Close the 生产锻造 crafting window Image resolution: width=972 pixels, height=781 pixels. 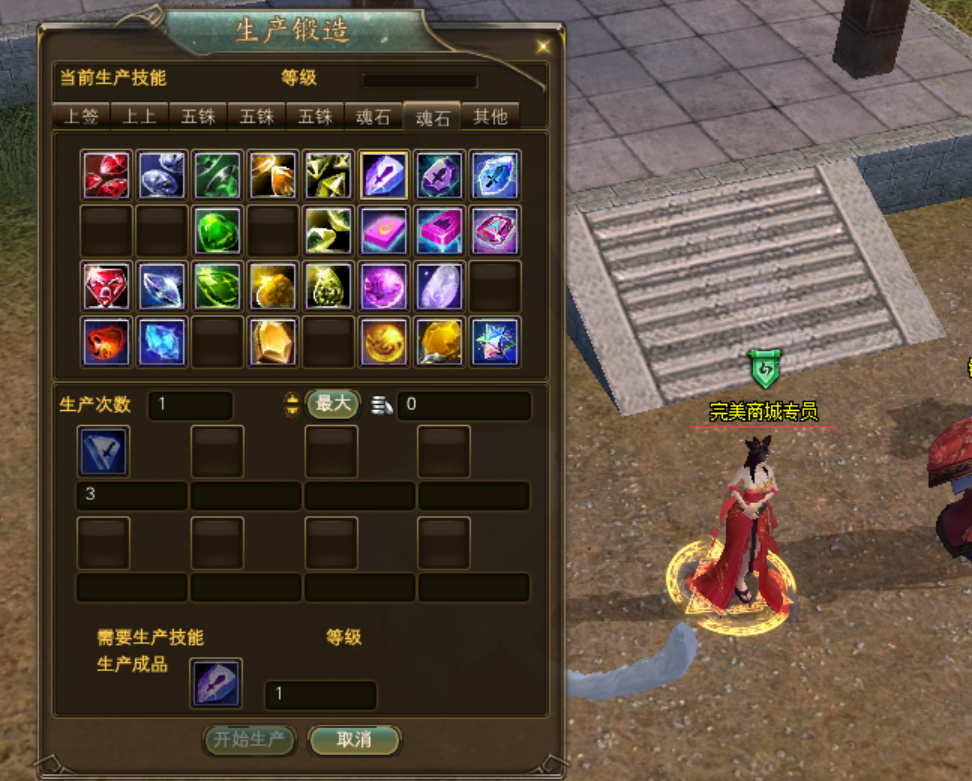543,46
